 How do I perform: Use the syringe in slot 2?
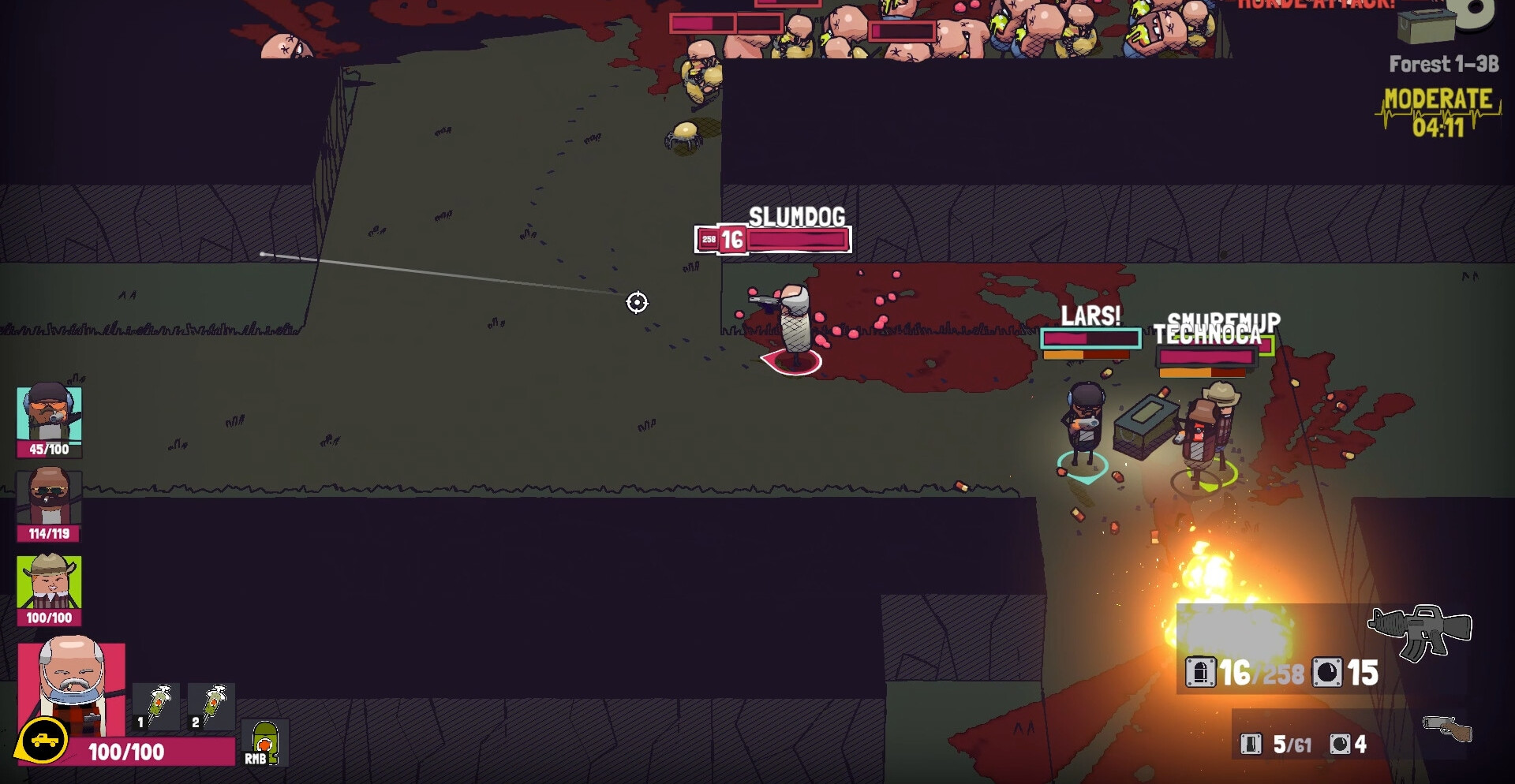pos(211,706)
